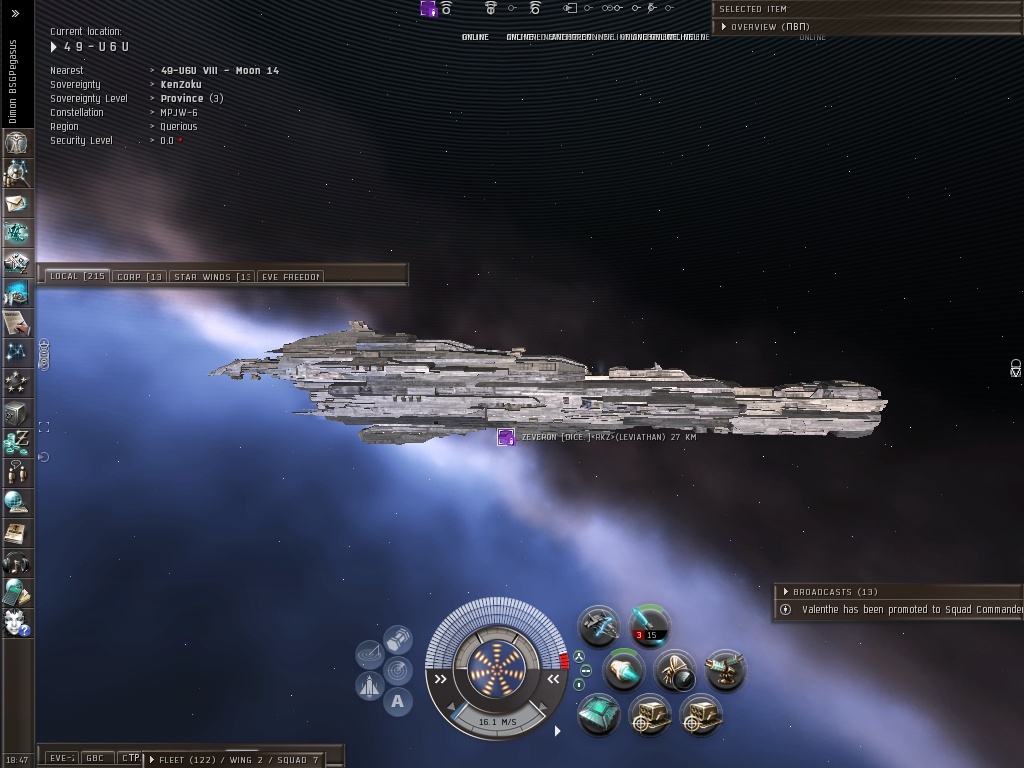Open the help icon with question mark
The width and height of the screenshot is (1024, 768).
[17, 623]
